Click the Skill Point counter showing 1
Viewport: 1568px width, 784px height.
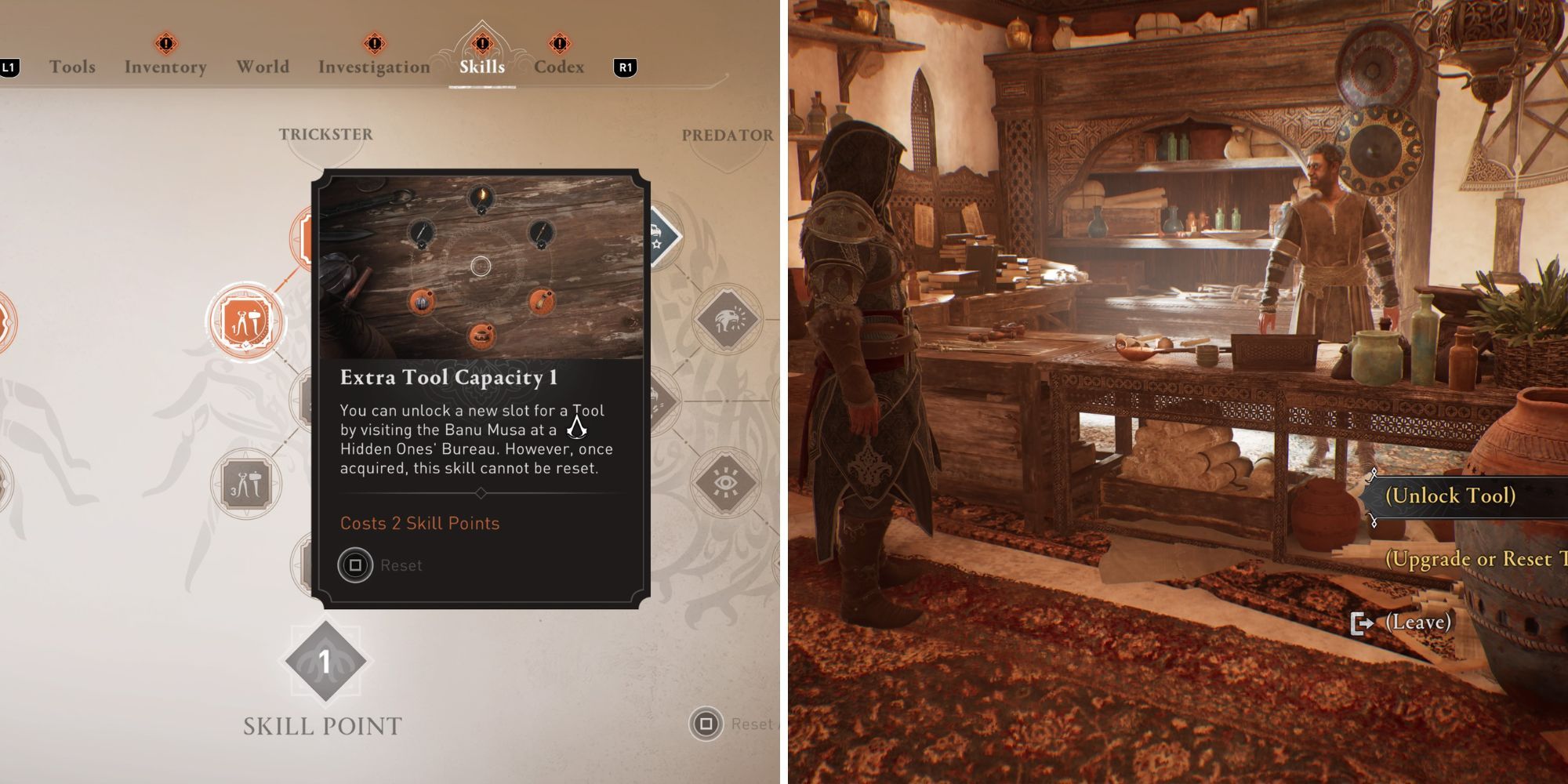(x=325, y=662)
